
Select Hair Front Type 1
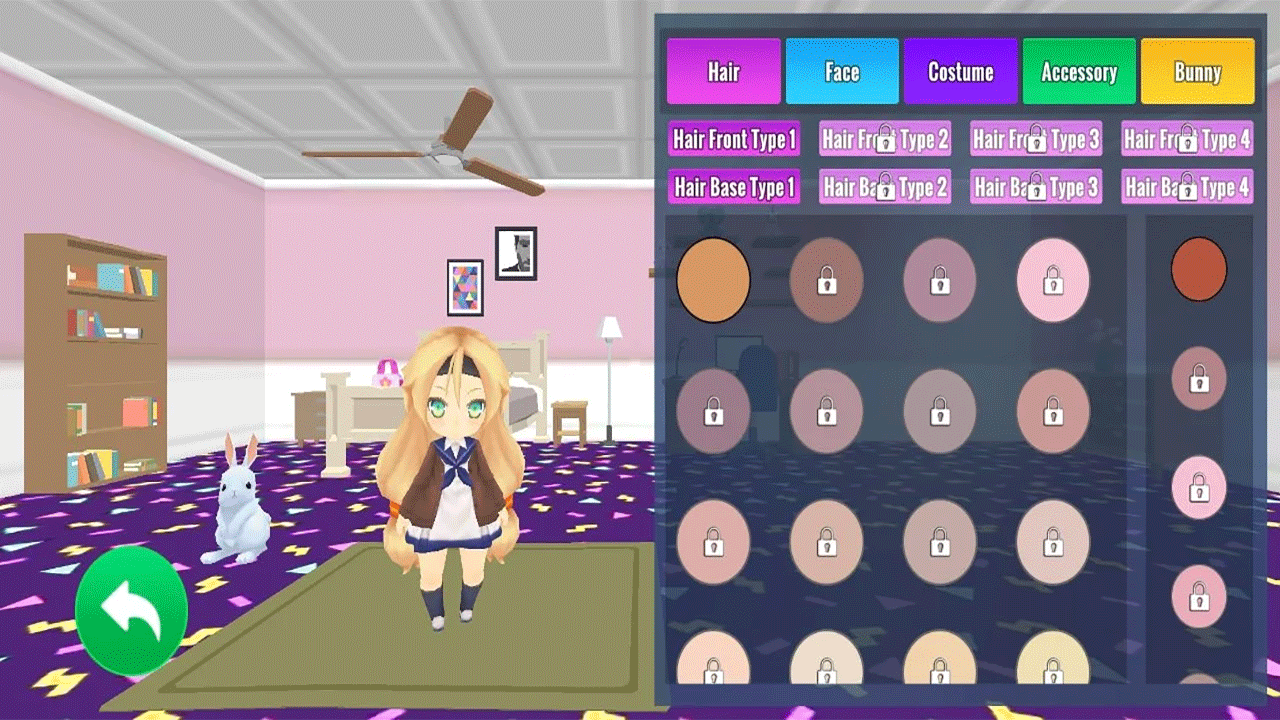click(x=733, y=140)
